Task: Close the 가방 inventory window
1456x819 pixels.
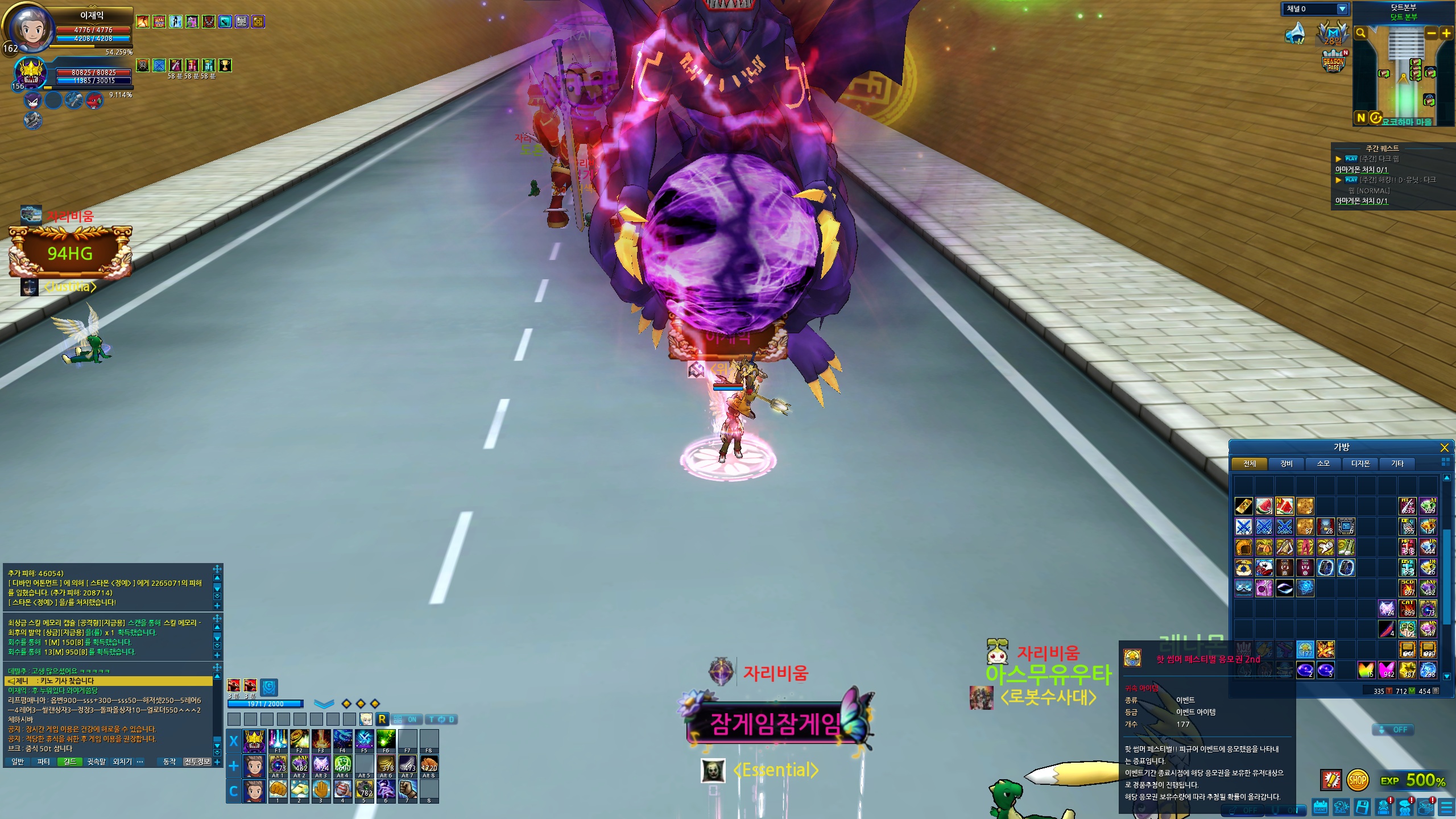Action: 1444,448
